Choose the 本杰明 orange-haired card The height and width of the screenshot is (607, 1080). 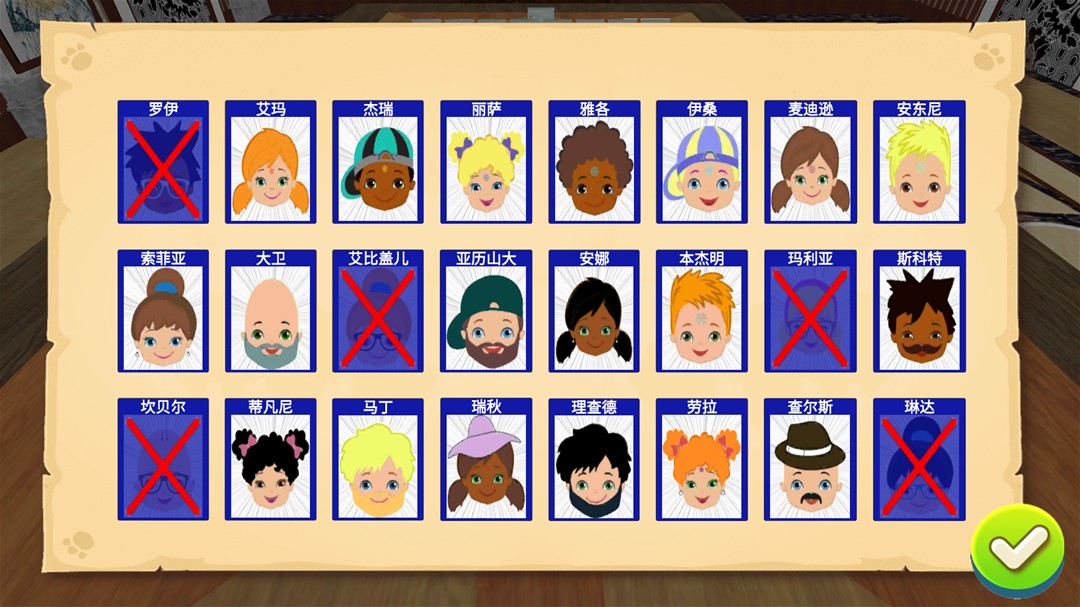pos(702,311)
